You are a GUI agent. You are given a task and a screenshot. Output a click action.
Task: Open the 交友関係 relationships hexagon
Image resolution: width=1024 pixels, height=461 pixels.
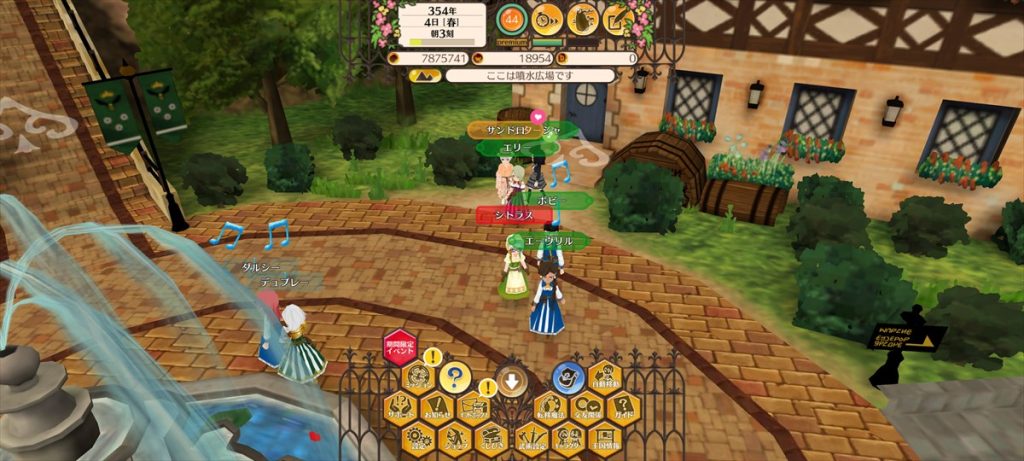point(586,407)
